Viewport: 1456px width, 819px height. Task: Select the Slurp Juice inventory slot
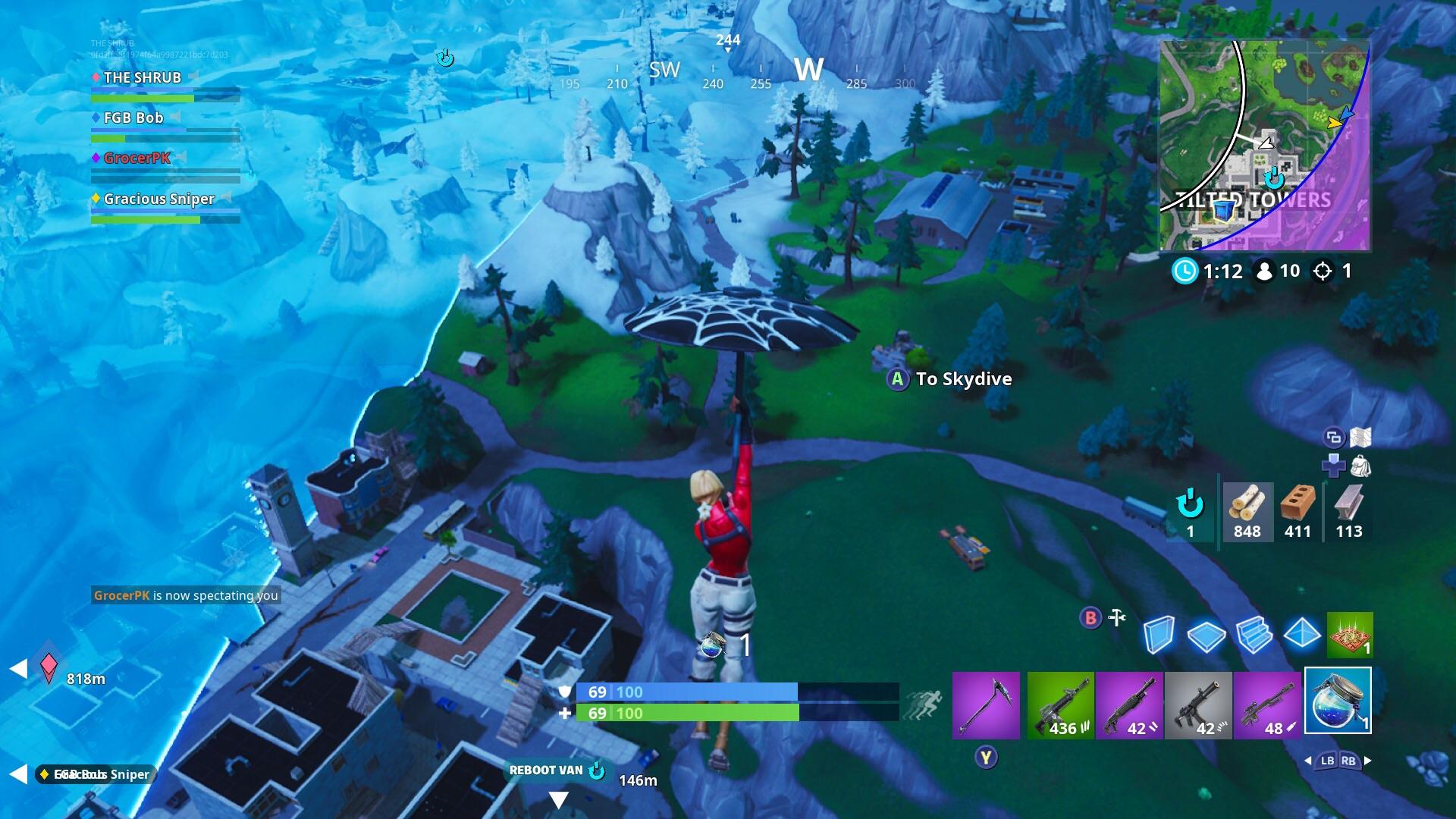(1339, 701)
